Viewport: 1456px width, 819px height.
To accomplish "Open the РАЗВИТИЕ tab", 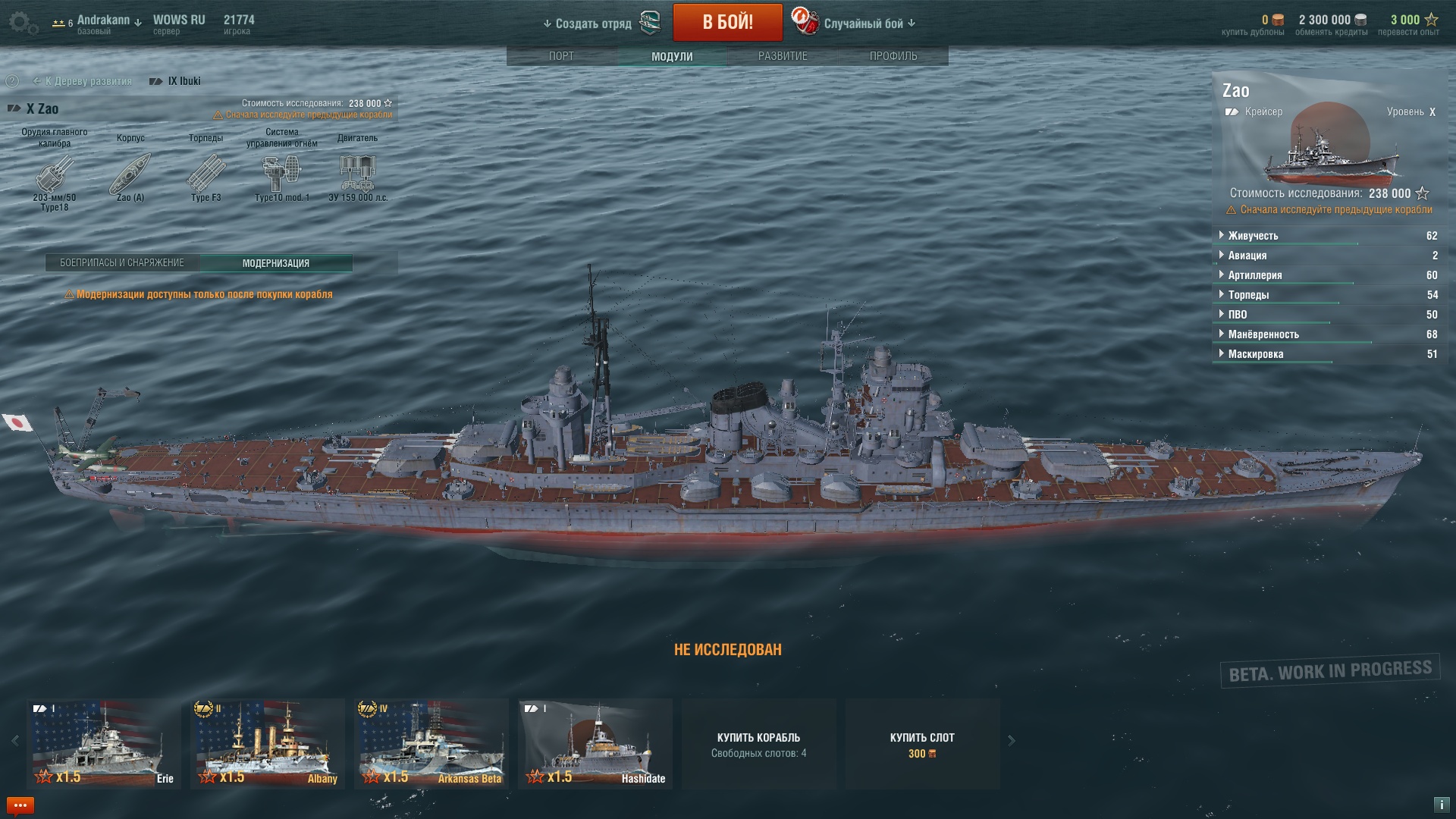I will pyautogui.click(x=783, y=56).
